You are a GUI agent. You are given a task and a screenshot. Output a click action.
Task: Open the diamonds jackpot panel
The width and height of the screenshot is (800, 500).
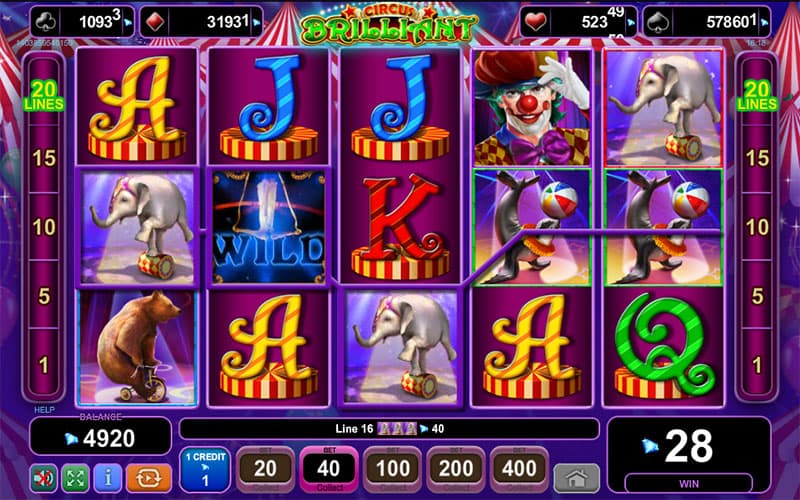coord(200,20)
